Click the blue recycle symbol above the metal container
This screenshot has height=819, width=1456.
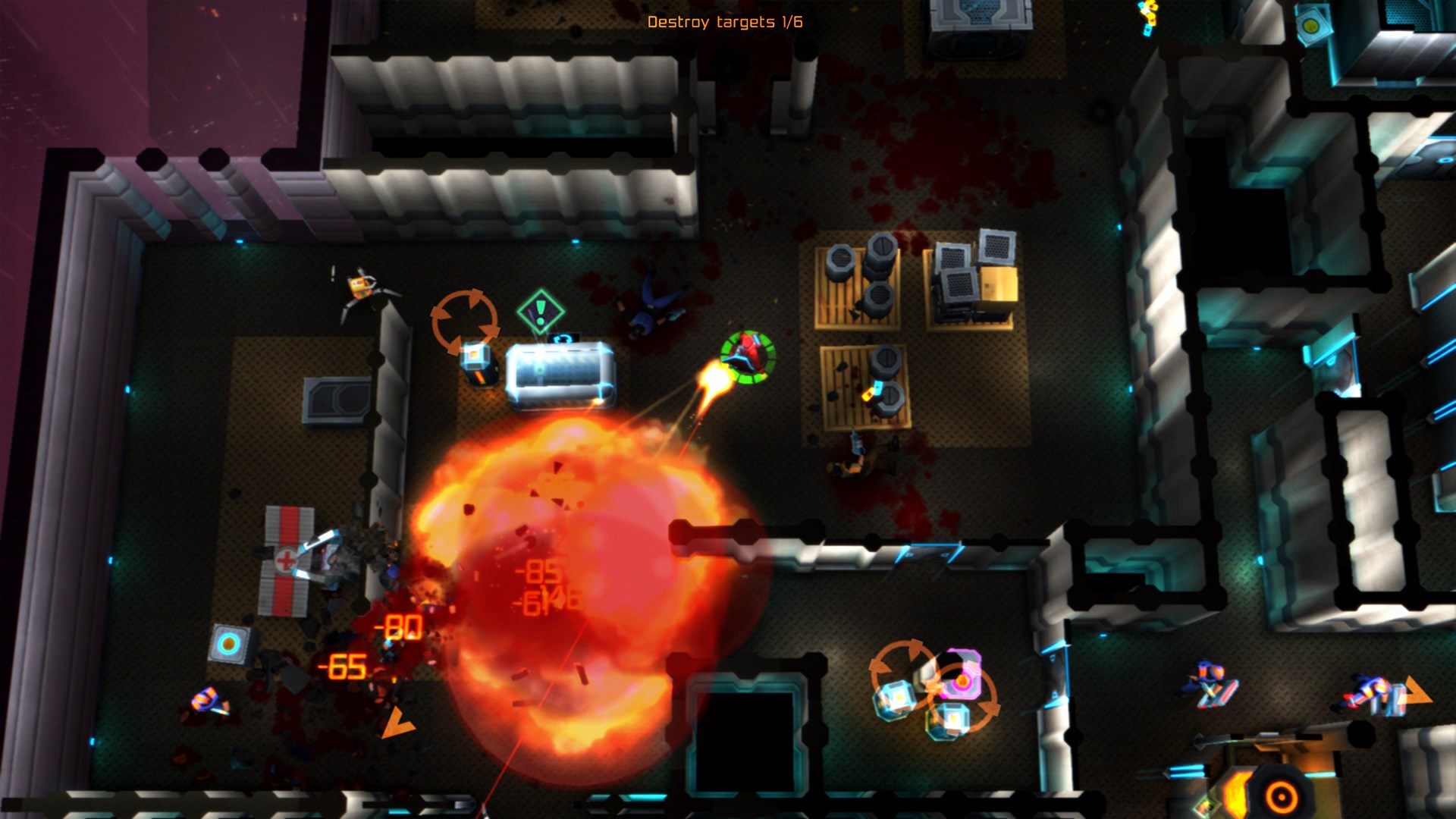click(562, 339)
